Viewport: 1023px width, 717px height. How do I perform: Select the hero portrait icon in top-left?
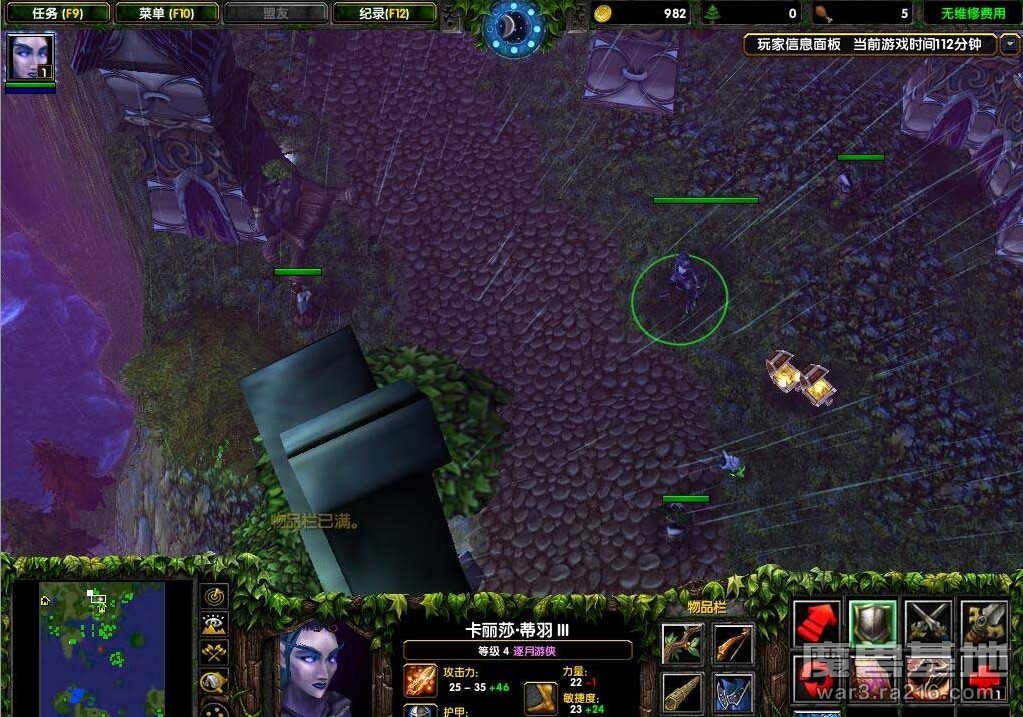pos(29,57)
